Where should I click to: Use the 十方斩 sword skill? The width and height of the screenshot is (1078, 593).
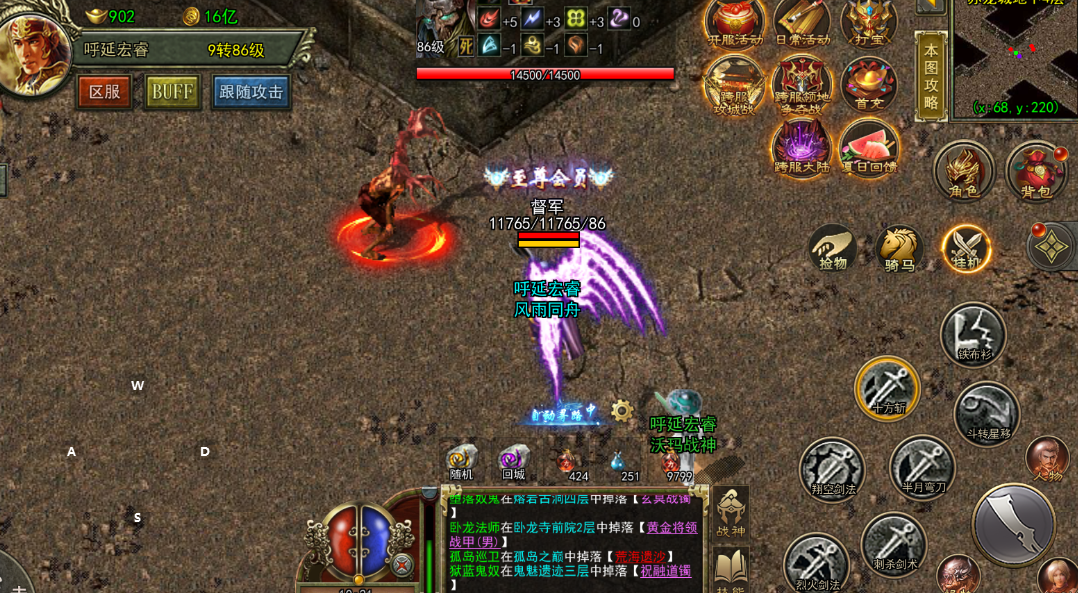pos(887,387)
